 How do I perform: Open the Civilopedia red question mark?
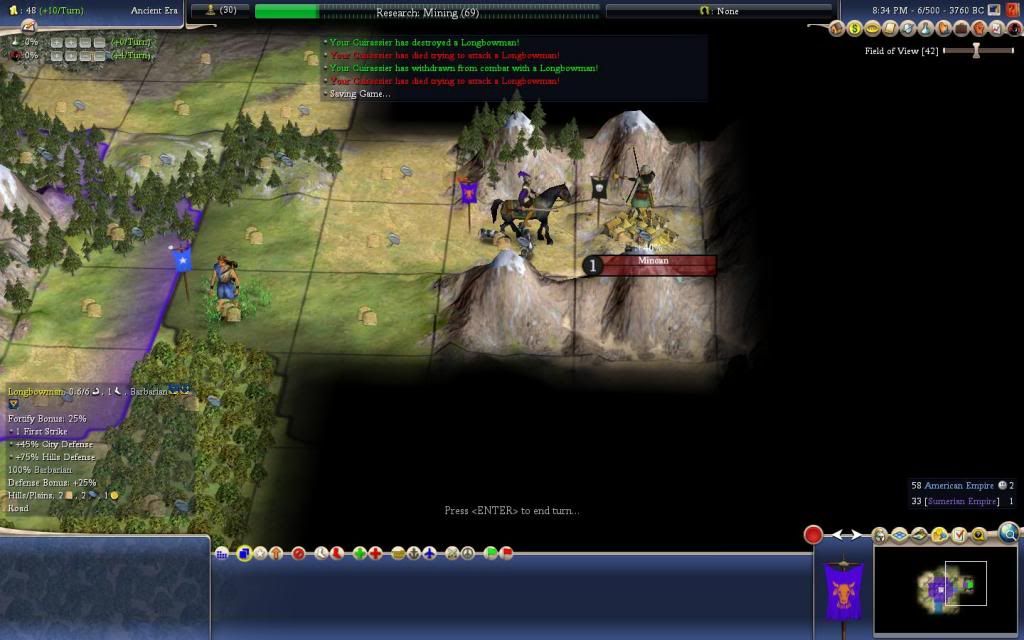pyautogui.click(x=1013, y=10)
